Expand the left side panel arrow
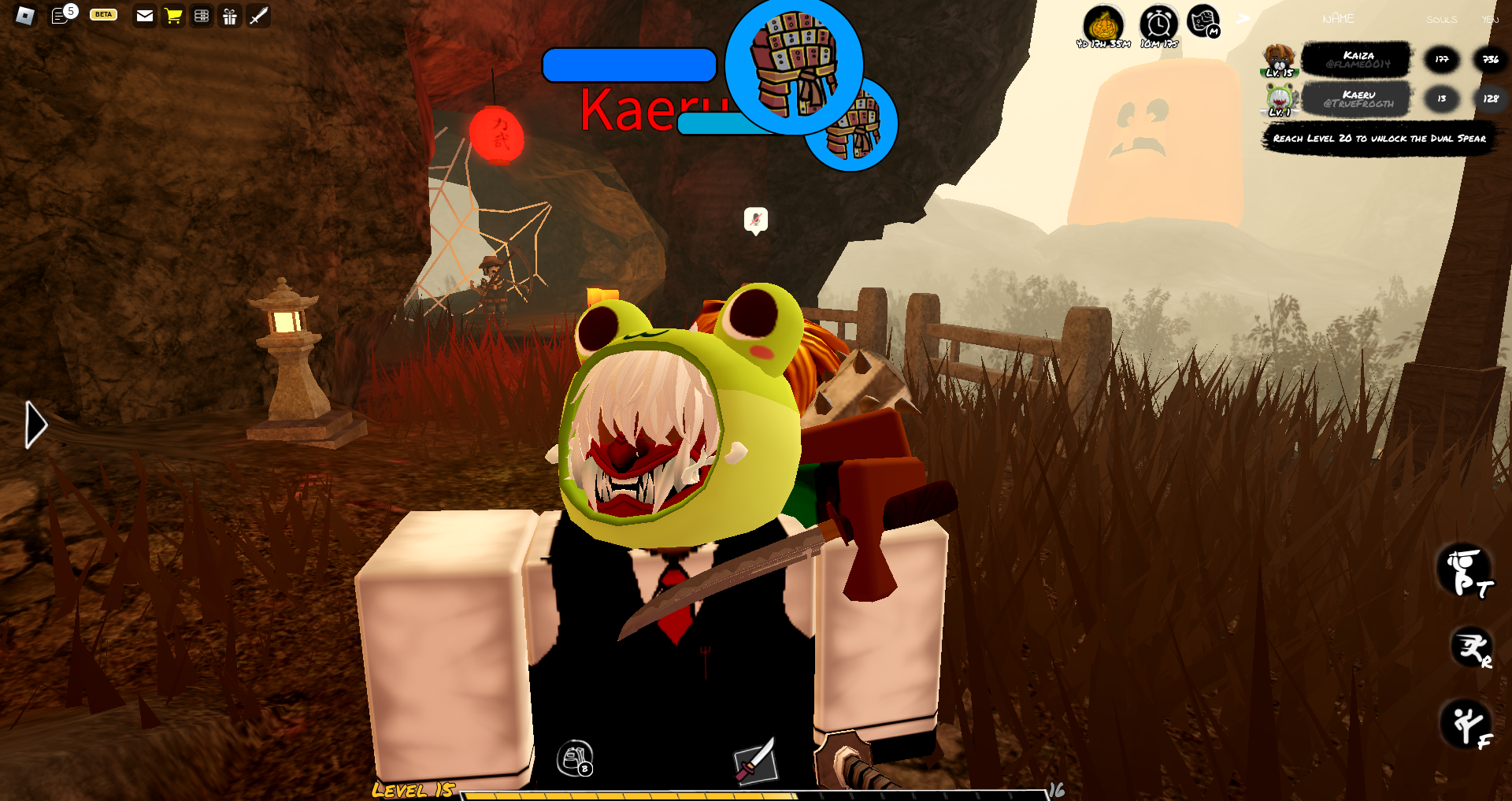Viewport: 1512px width, 801px height. tap(35, 425)
